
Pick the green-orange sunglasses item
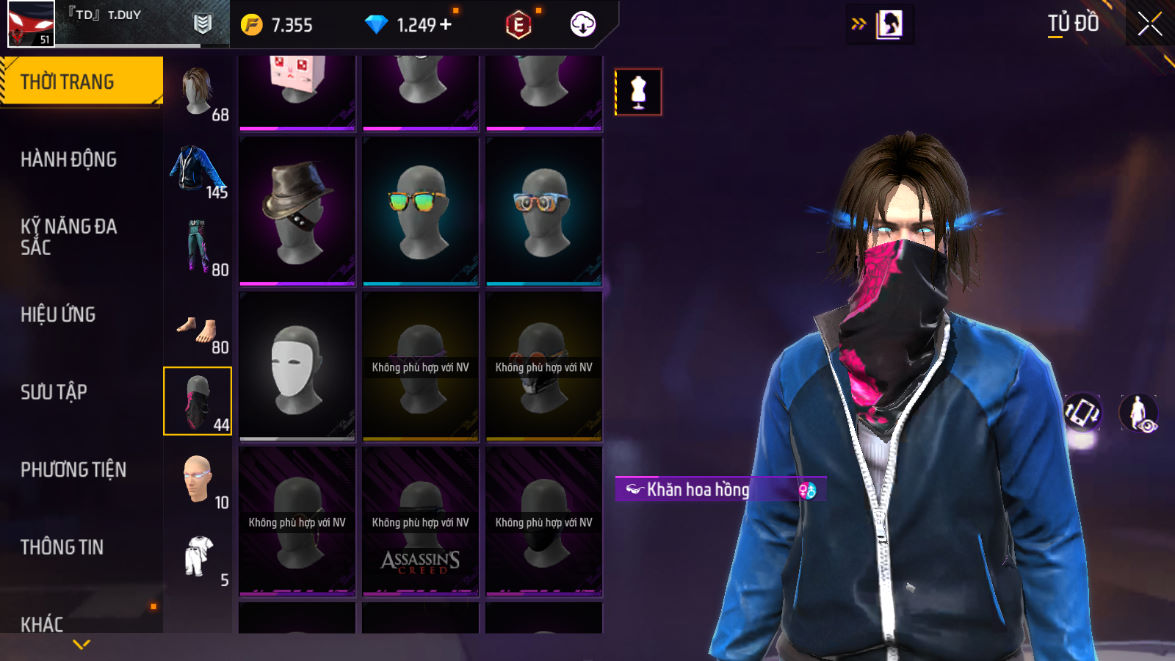pyautogui.click(x=421, y=210)
